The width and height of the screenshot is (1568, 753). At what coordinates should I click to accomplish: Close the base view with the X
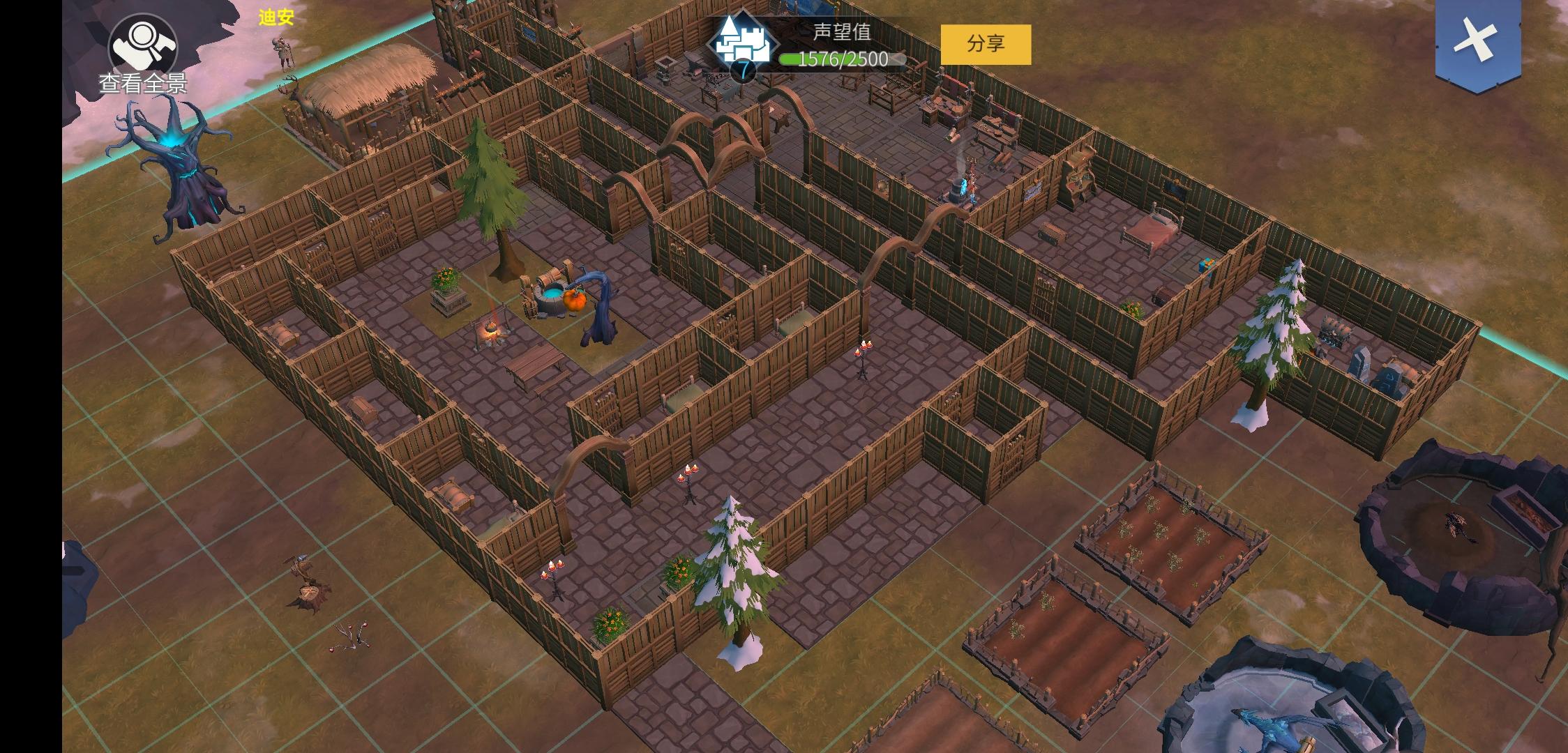(x=1477, y=41)
